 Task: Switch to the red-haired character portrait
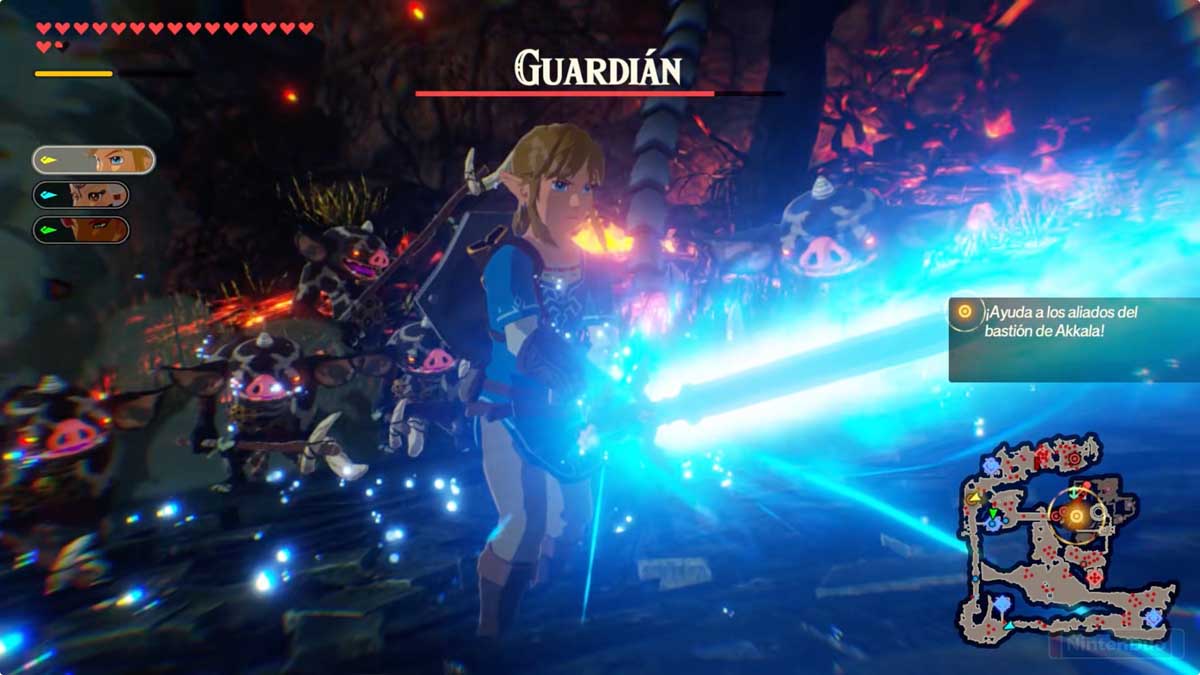coord(82,230)
